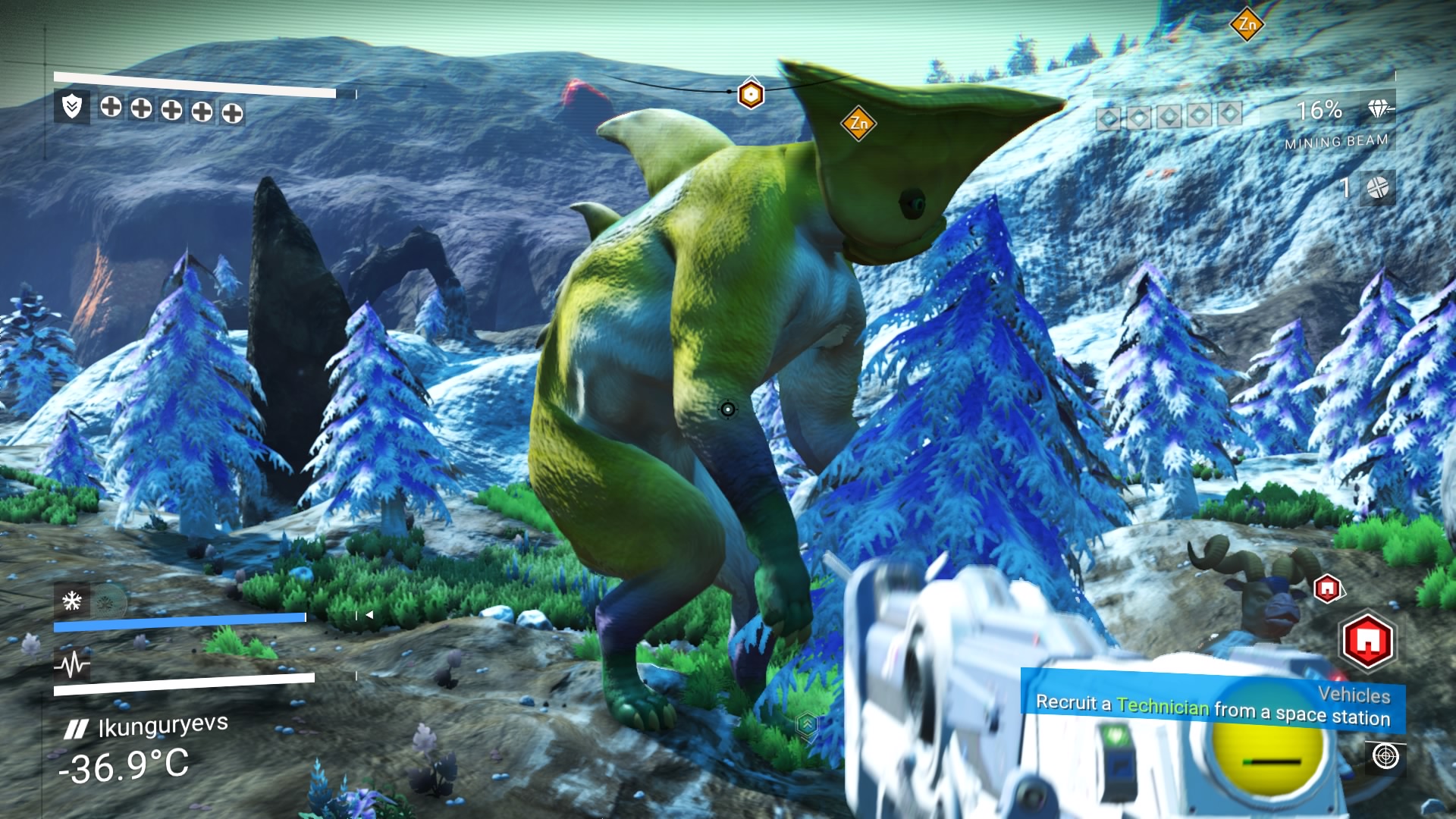Select the snowflake hazard protection icon

[x=72, y=601]
